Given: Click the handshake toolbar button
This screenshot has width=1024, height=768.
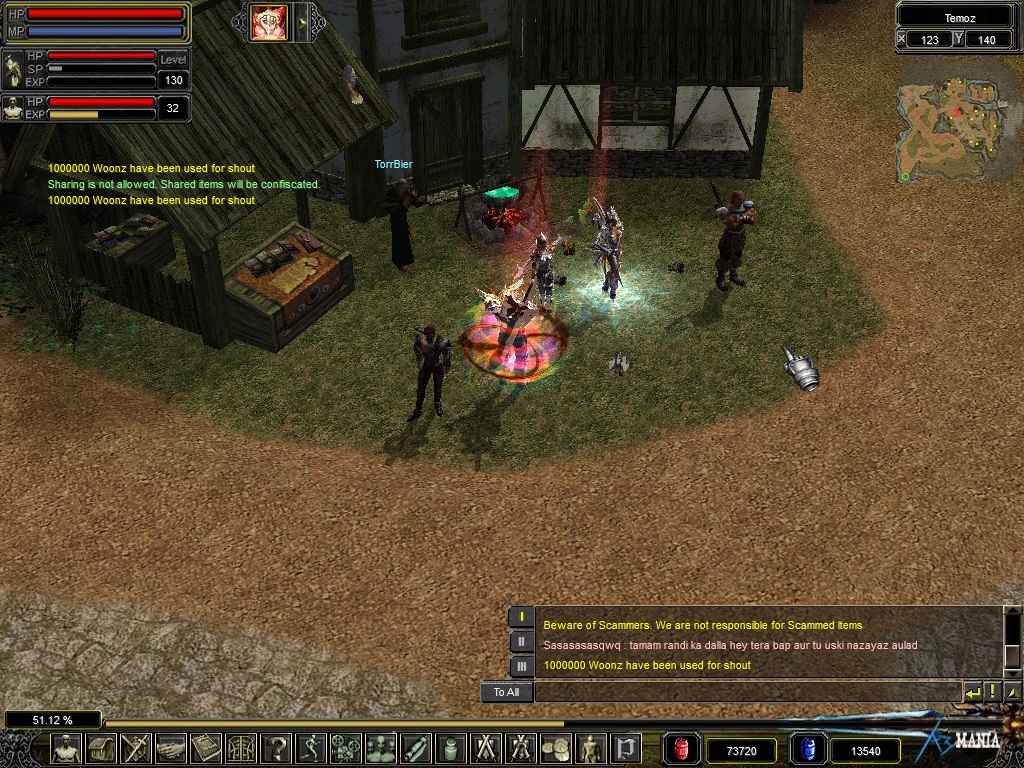Looking at the screenshot, I should (171, 747).
